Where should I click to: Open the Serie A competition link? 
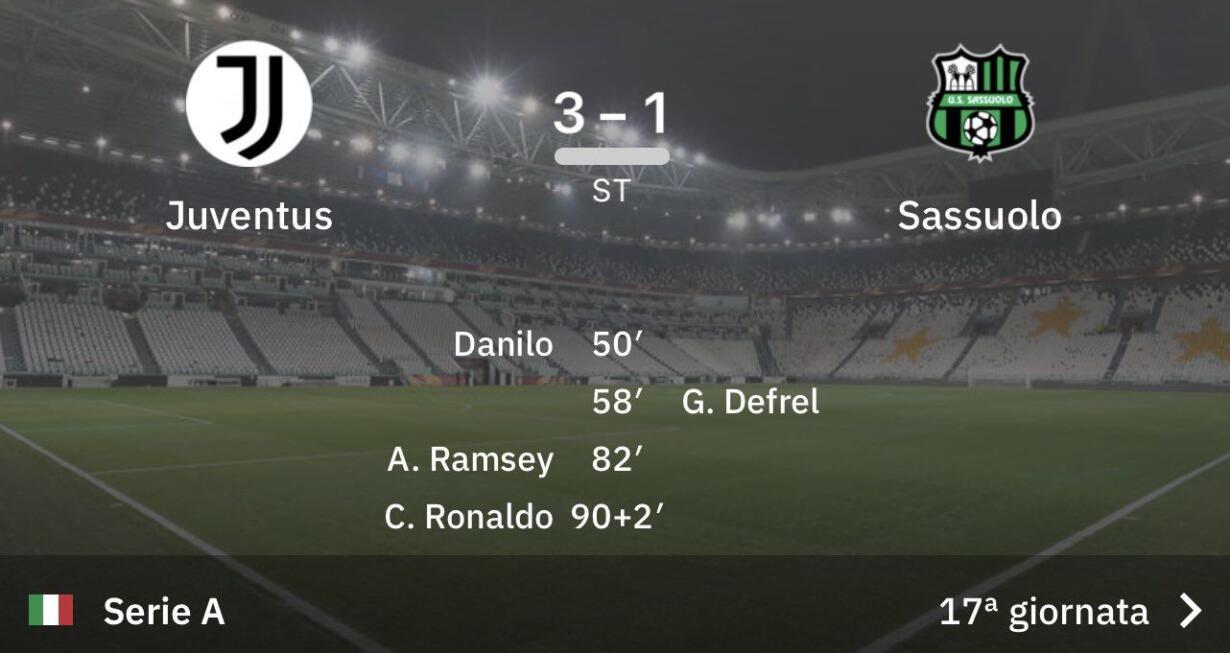pyautogui.click(x=163, y=611)
